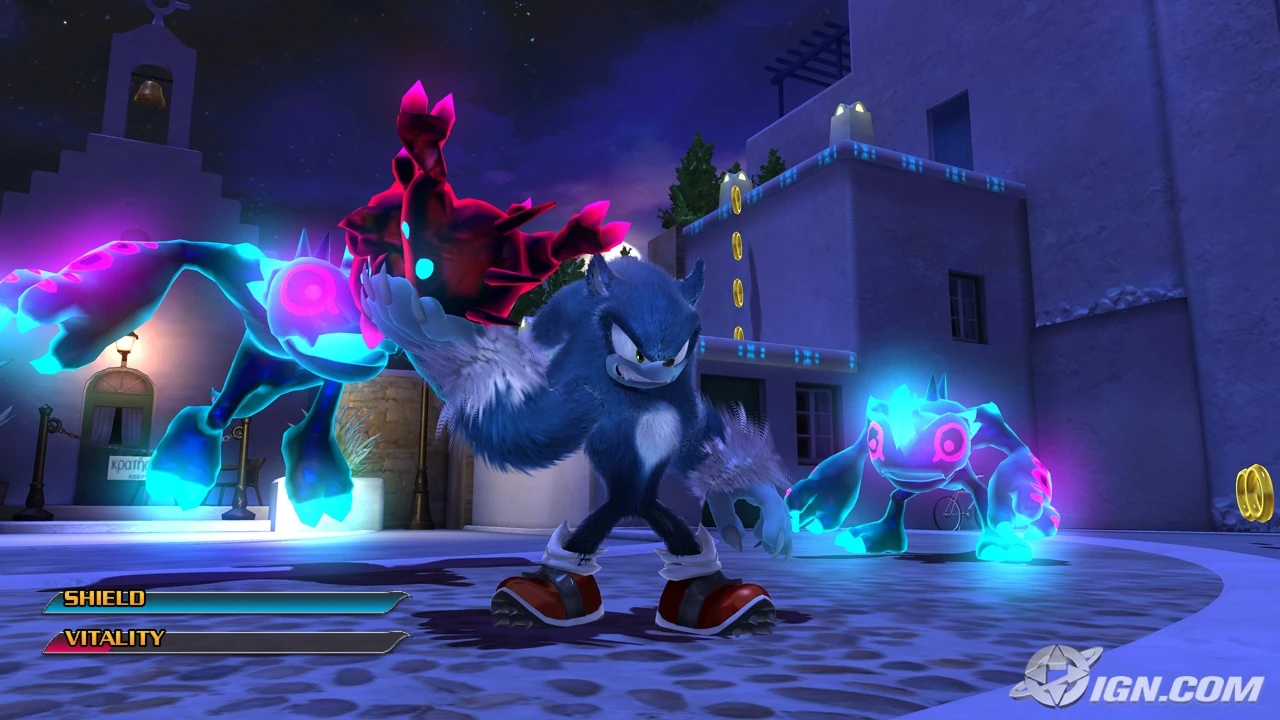Select the bicycle behind the blue enemy

(950, 512)
